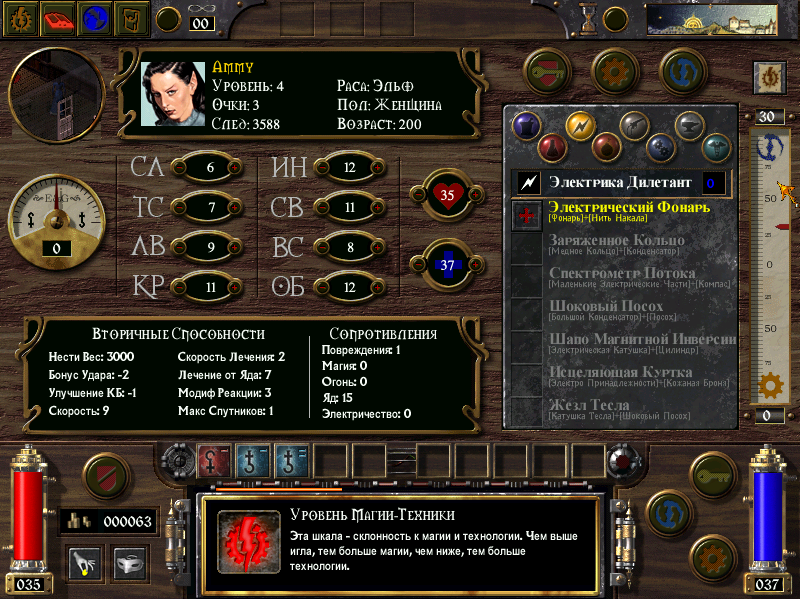This screenshot has width=801, height=599.
Task: Open the Herbology mortar discipline
Action: (x=525, y=125)
